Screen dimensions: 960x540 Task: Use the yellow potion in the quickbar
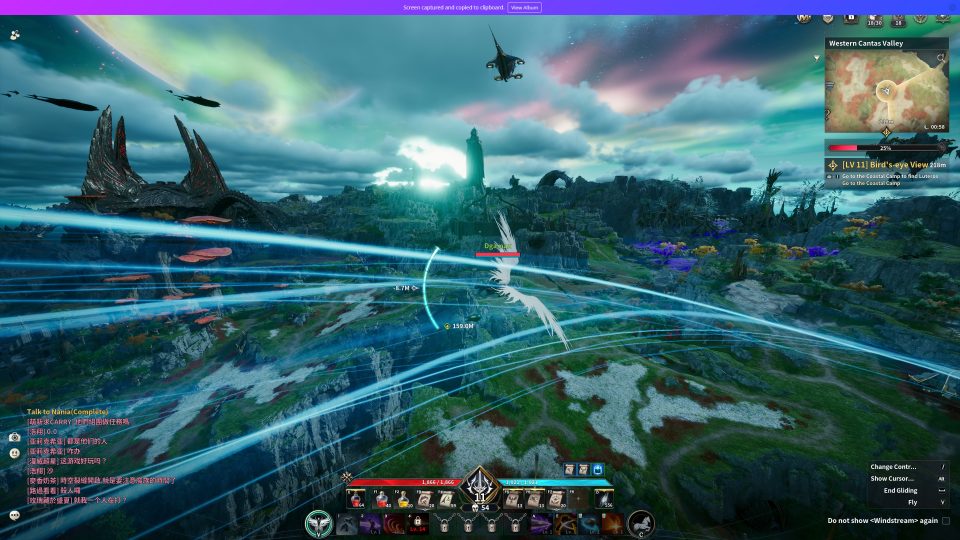403,498
